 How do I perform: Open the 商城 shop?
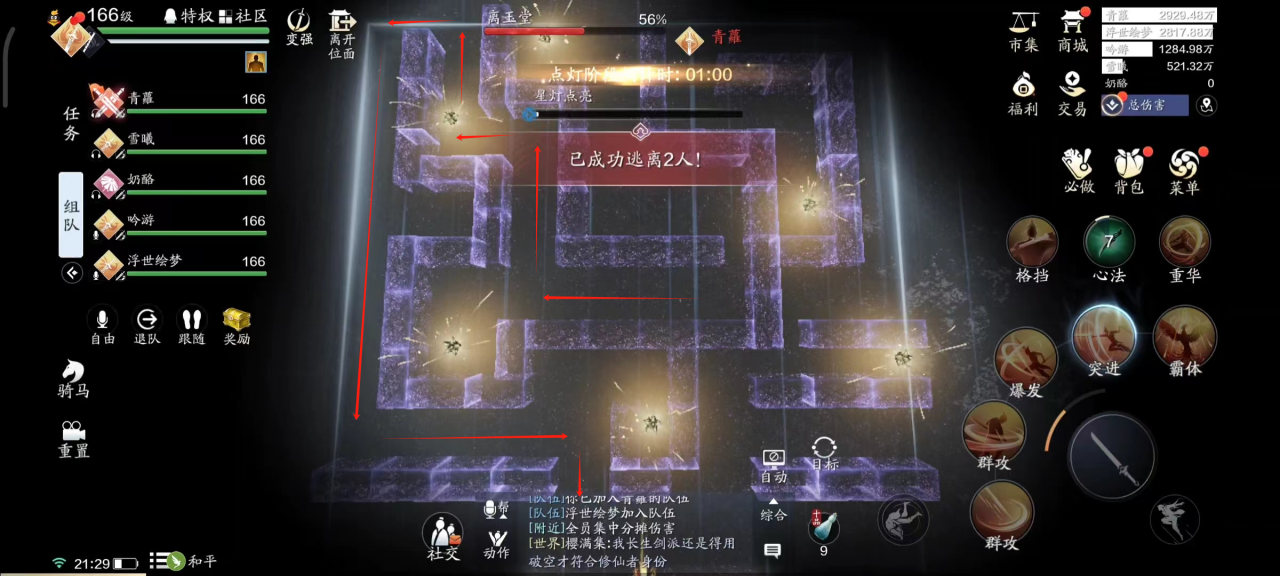(x=1073, y=28)
